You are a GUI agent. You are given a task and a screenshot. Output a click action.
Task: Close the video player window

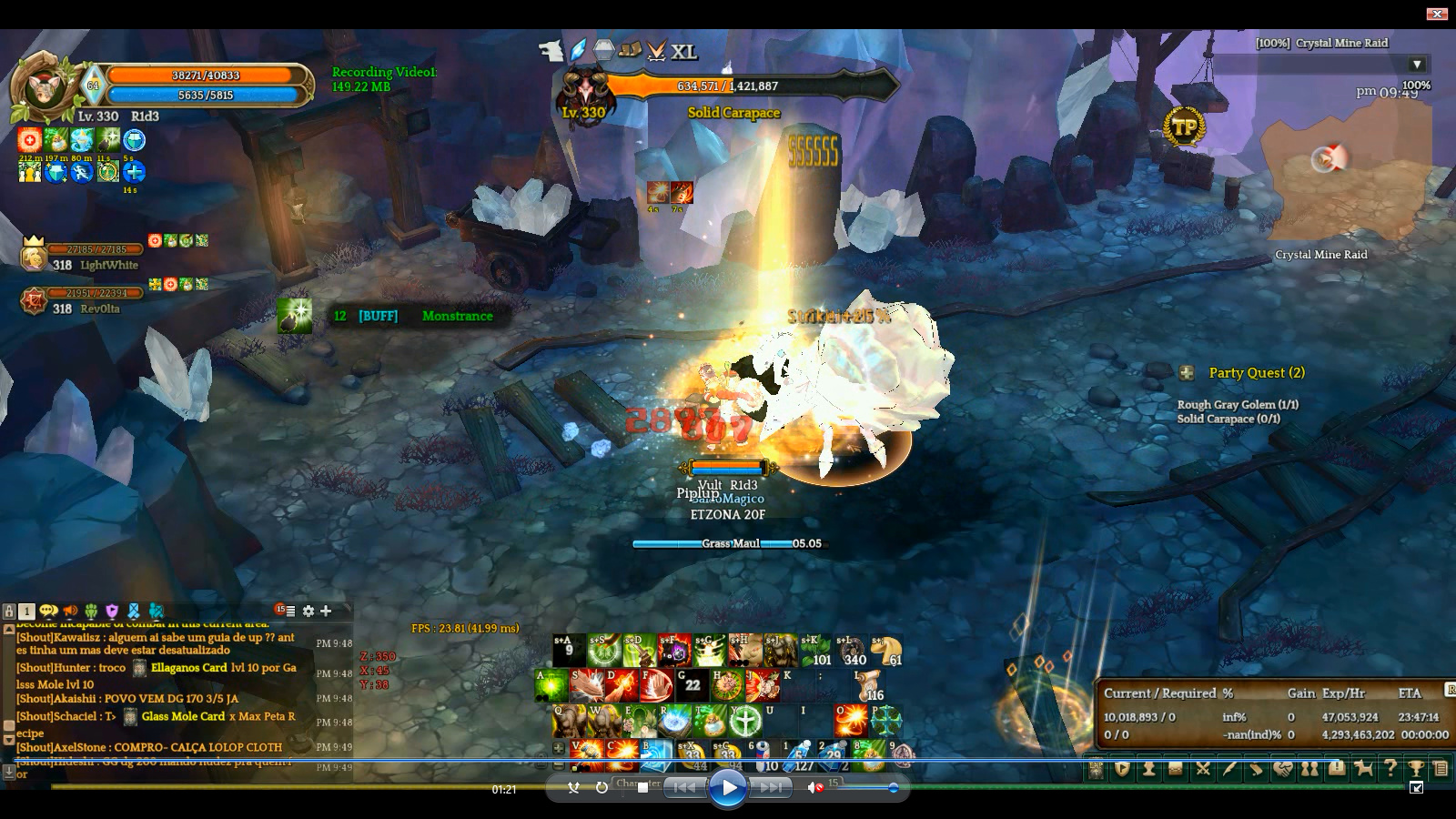click(x=1436, y=14)
